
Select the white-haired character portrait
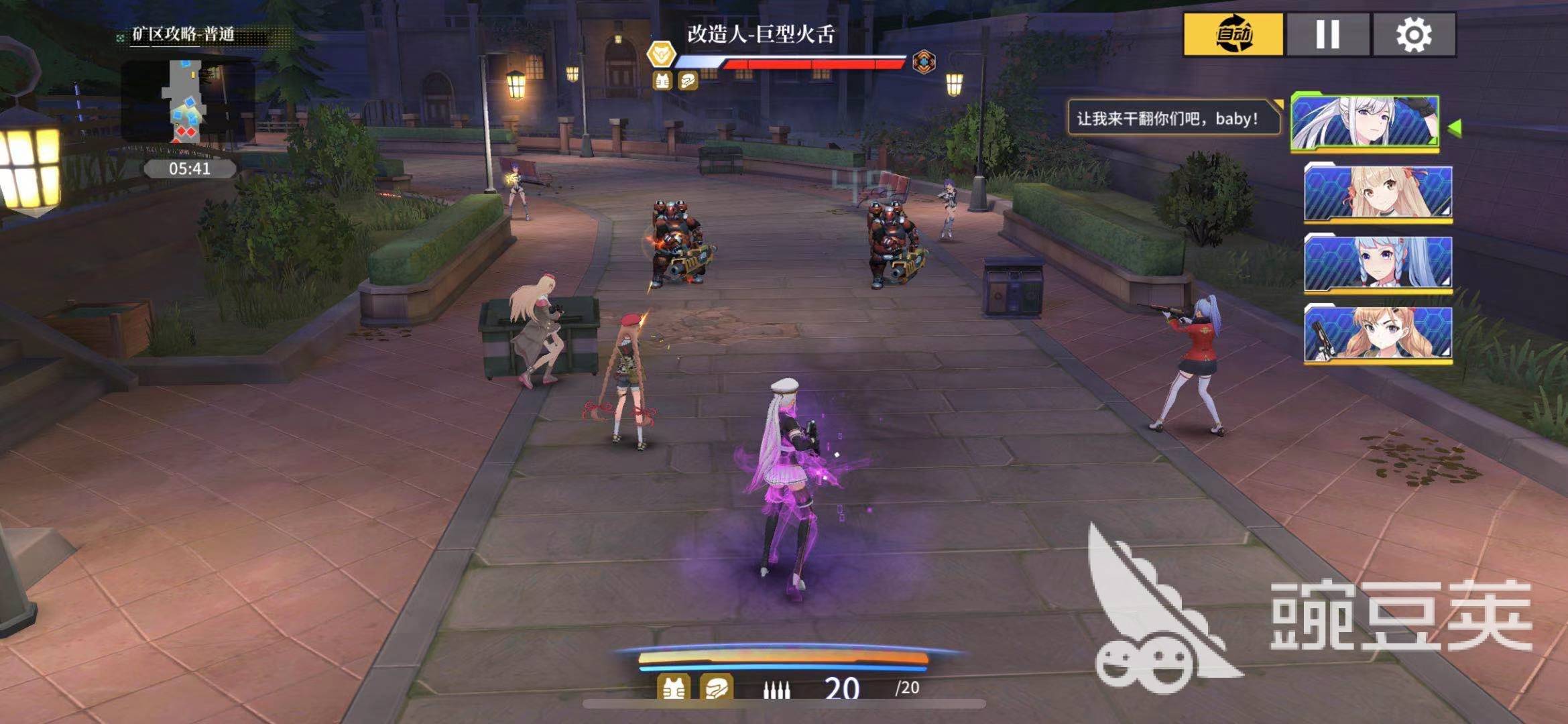[x=1365, y=122]
